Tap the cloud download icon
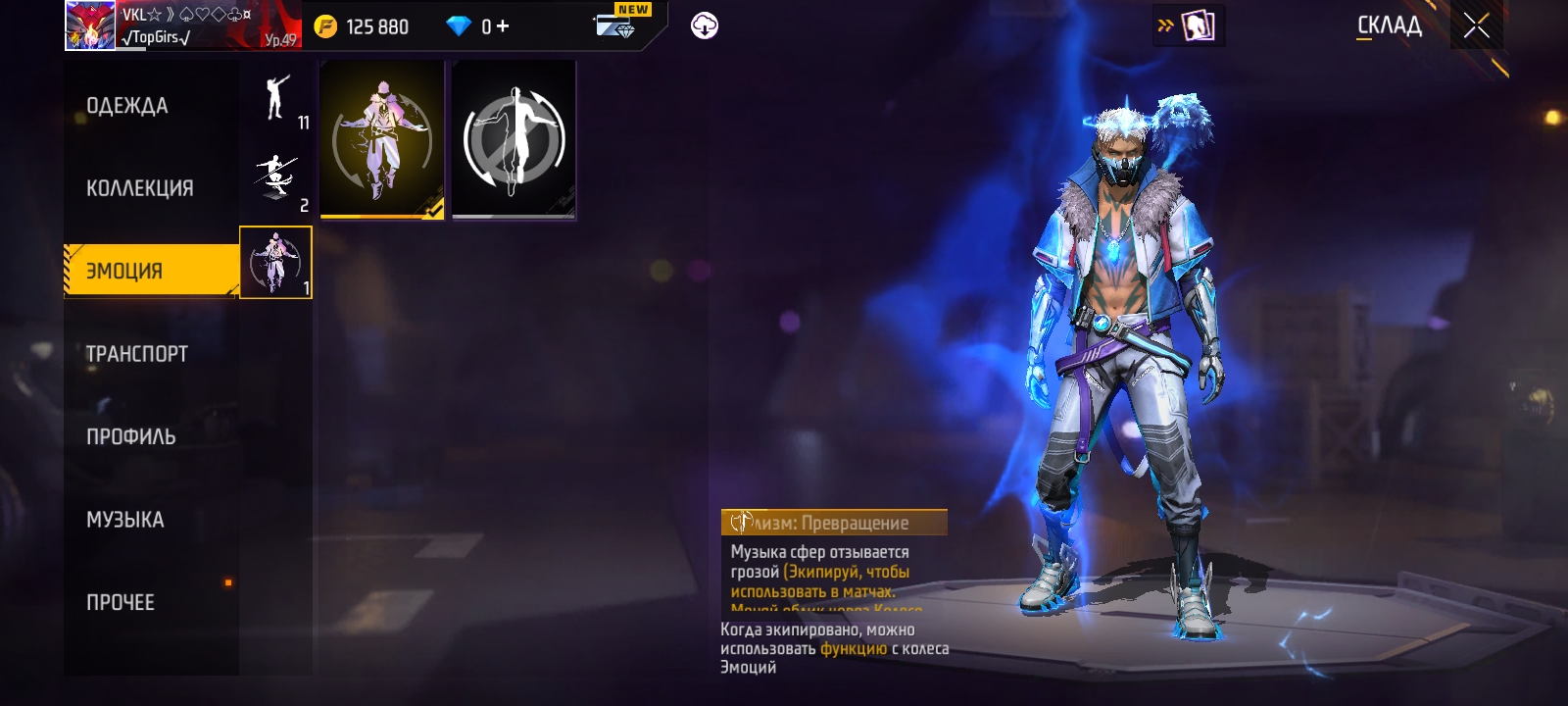Viewport: 1568px width, 706px height. pyautogui.click(x=704, y=25)
